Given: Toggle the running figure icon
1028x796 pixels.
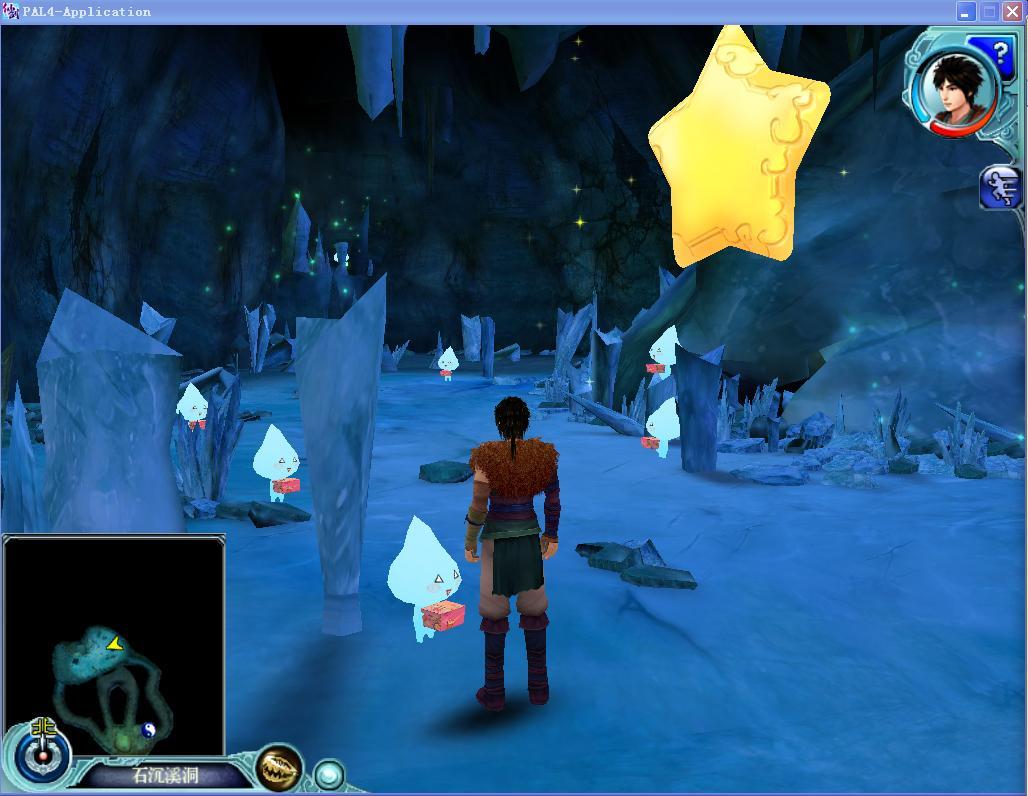Looking at the screenshot, I should pyautogui.click(x=1001, y=187).
